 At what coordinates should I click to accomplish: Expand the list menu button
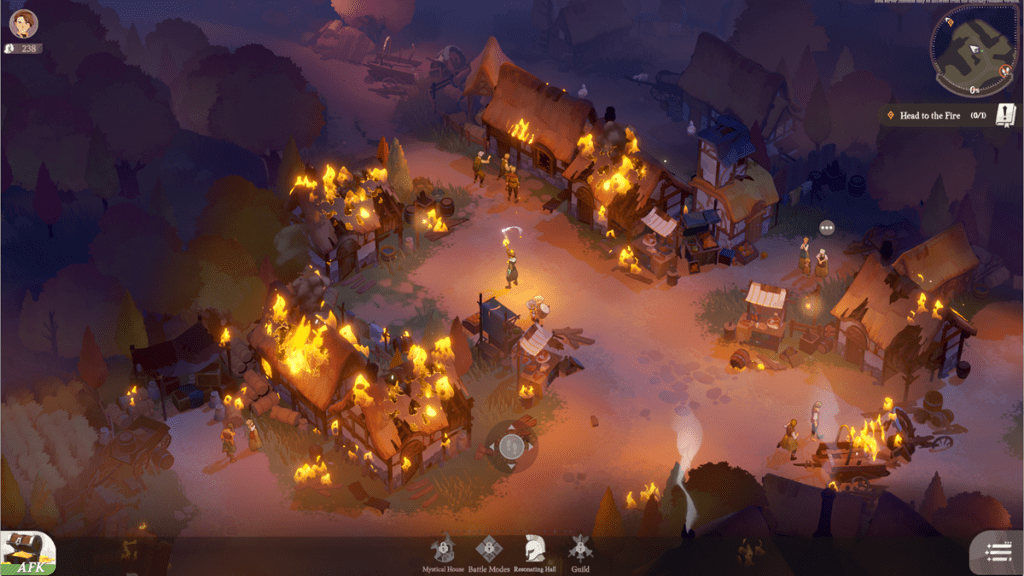click(x=996, y=552)
